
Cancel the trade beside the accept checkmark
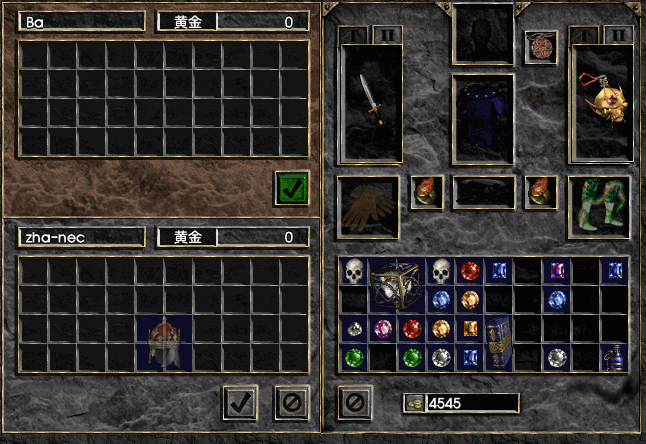click(290, 402)
